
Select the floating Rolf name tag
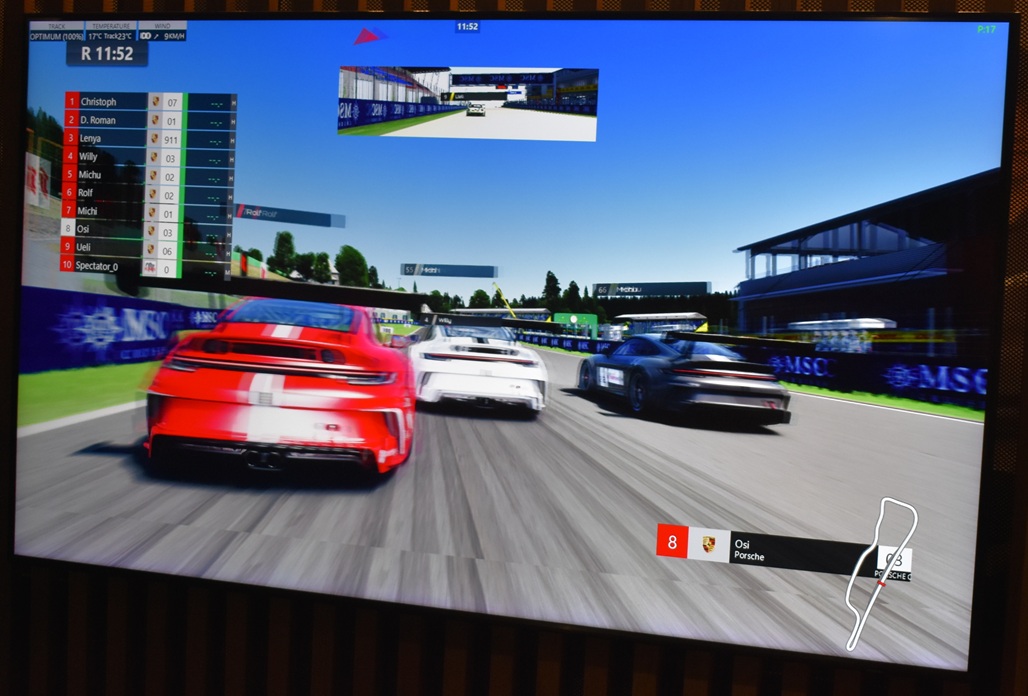point(290,214)
